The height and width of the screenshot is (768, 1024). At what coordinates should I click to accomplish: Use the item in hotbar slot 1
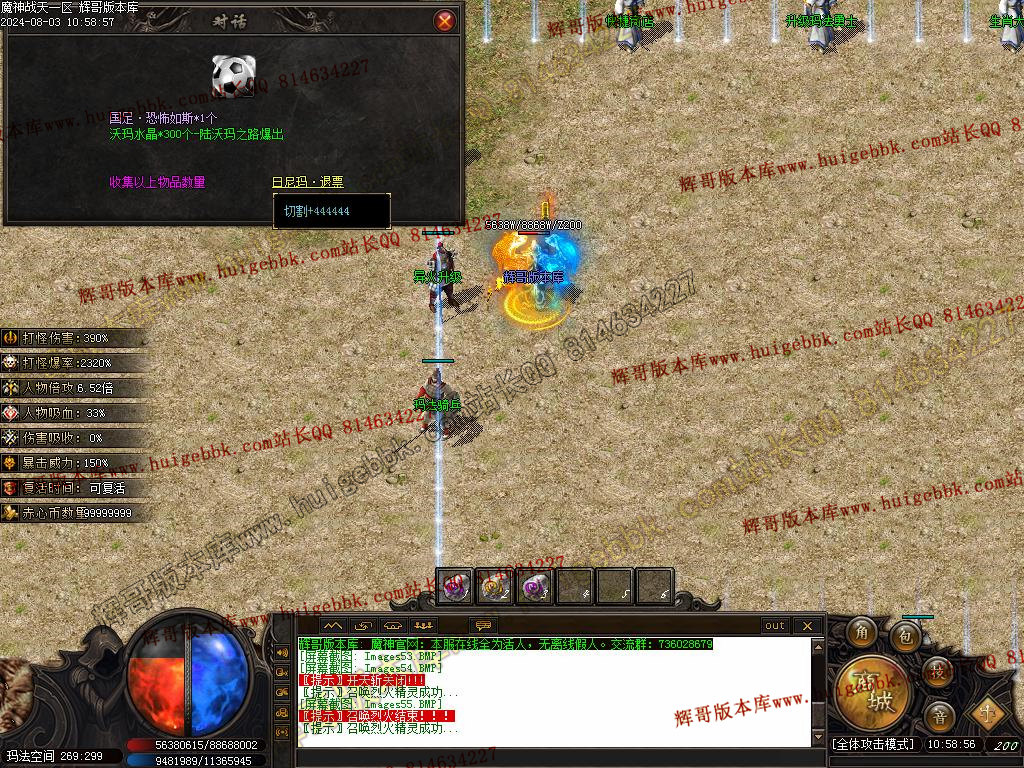click(456, 587)
